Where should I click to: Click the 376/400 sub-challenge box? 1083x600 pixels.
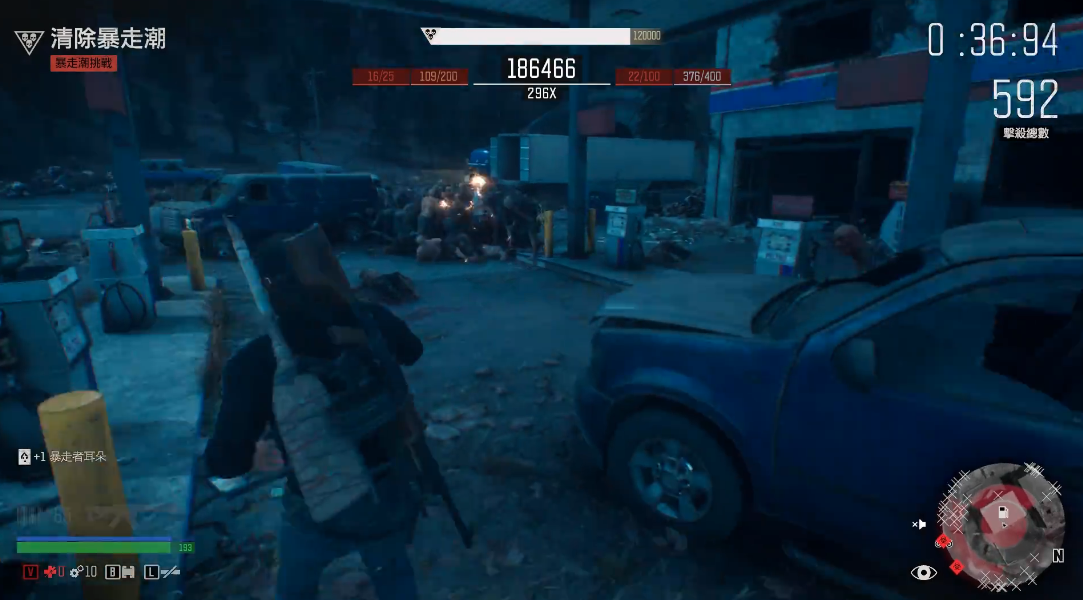tap(702, 77)
